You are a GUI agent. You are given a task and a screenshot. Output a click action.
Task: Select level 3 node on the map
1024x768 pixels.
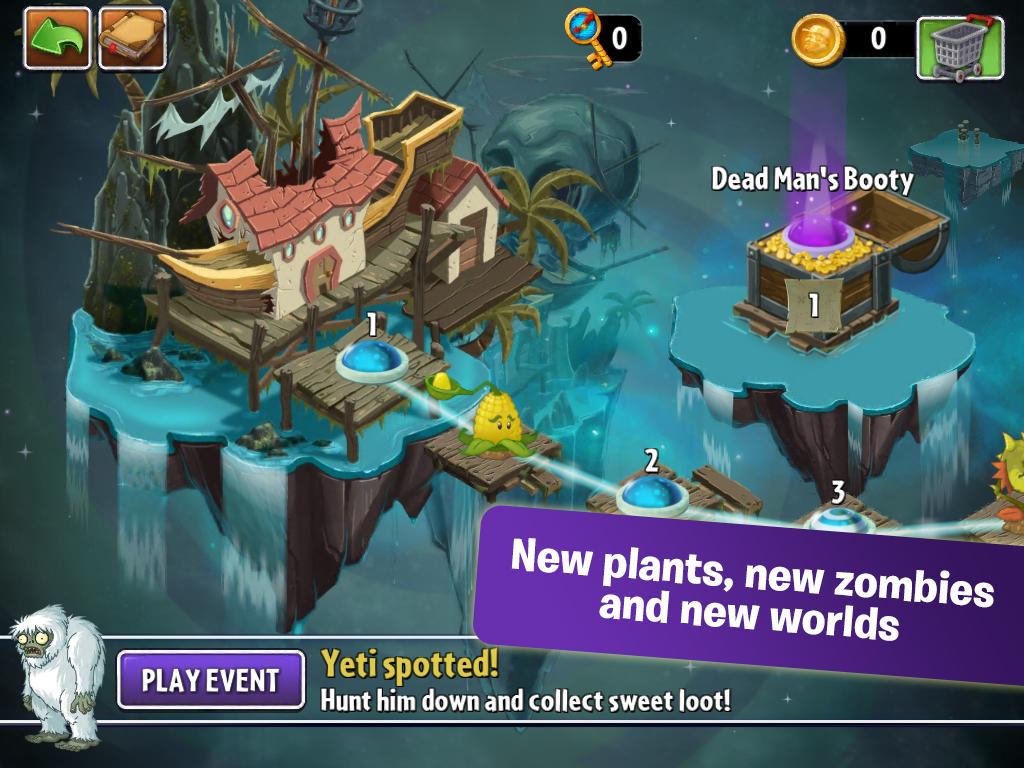coord(837,520)
